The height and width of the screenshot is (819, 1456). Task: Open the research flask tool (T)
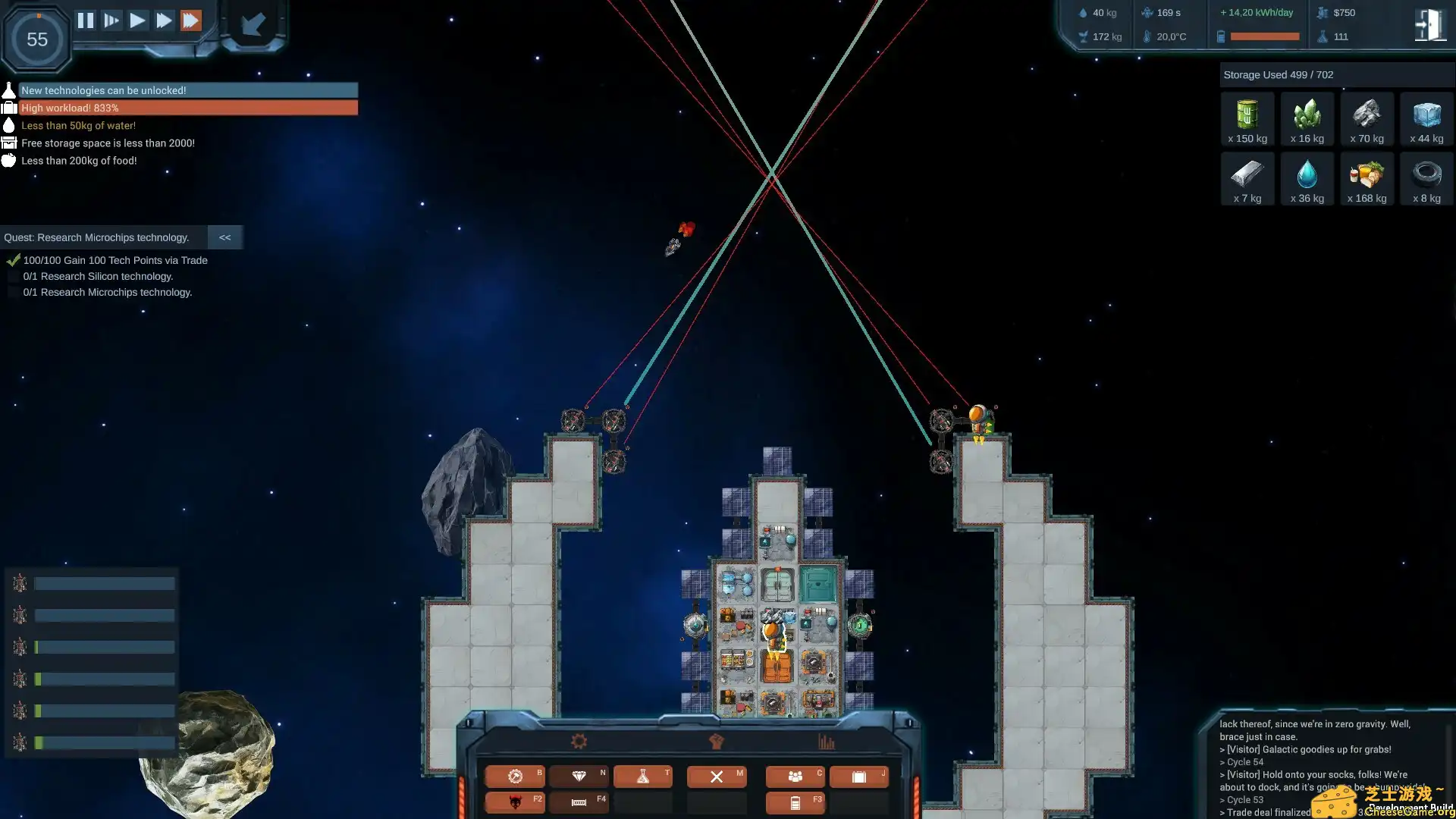(642, 776)
